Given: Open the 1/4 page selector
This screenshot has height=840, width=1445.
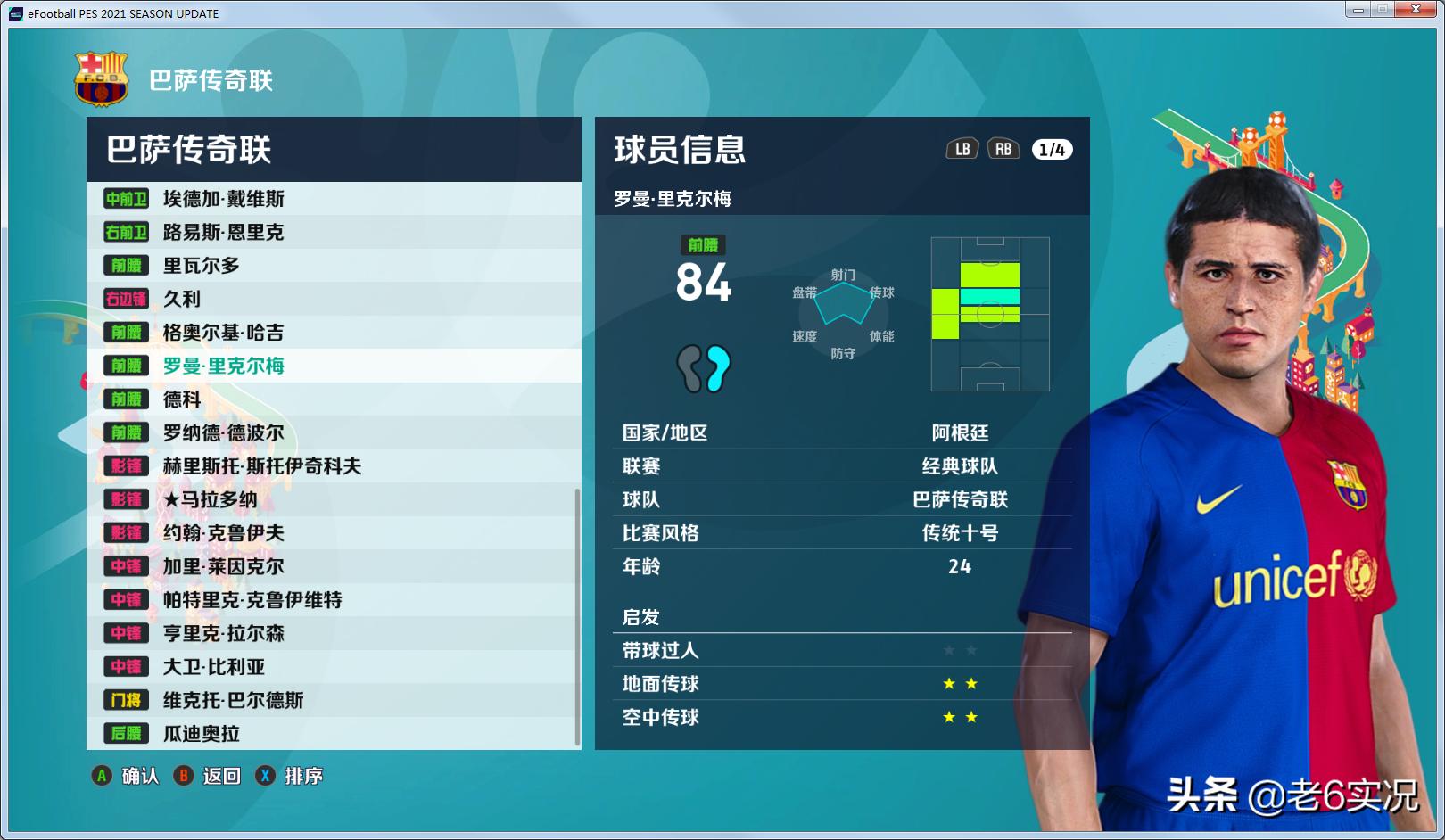Looking at the screenshot, I should pos(1051,150).
